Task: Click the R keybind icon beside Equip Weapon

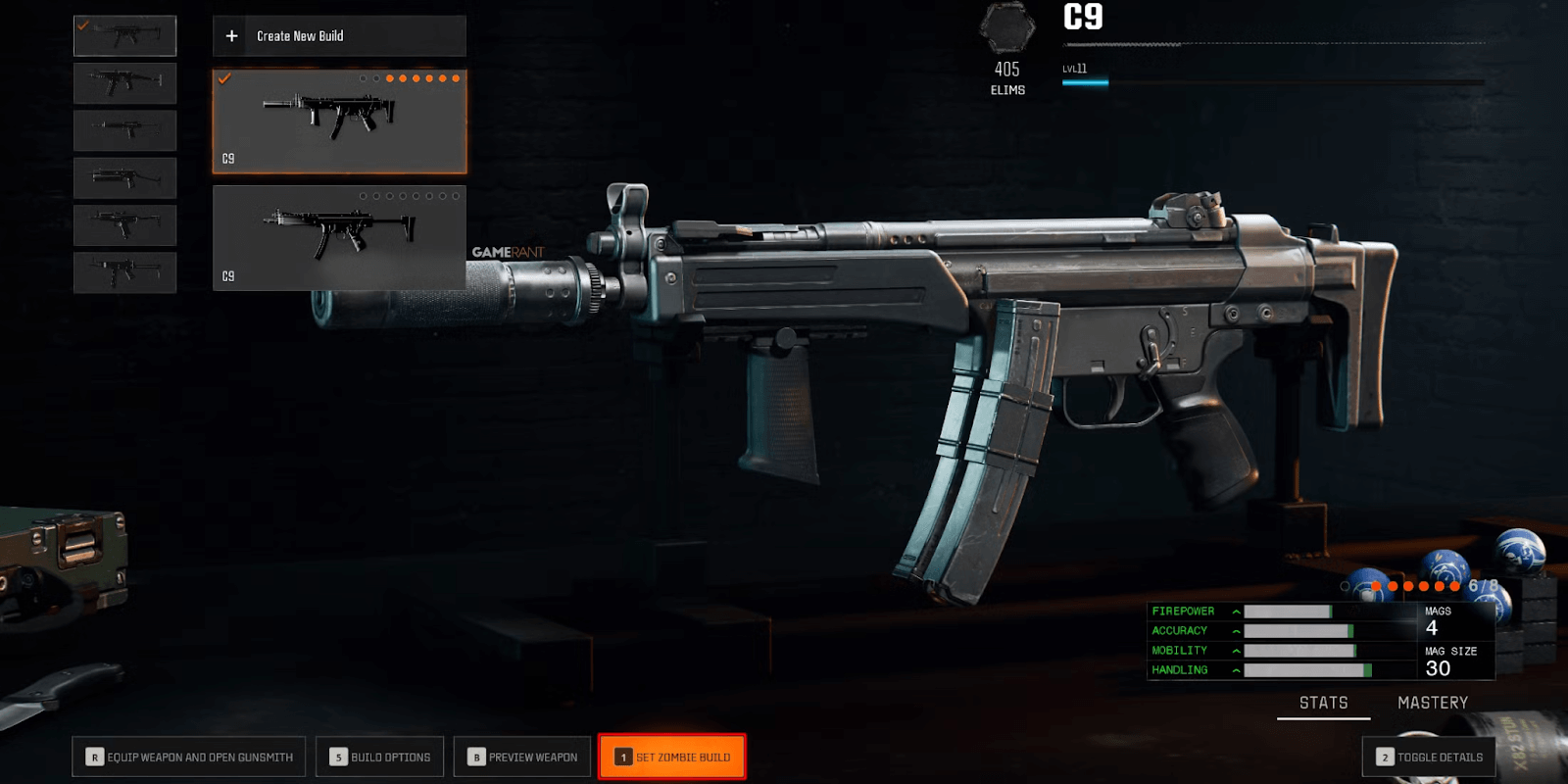Action: pyautogui.click(x=94, y=757)
